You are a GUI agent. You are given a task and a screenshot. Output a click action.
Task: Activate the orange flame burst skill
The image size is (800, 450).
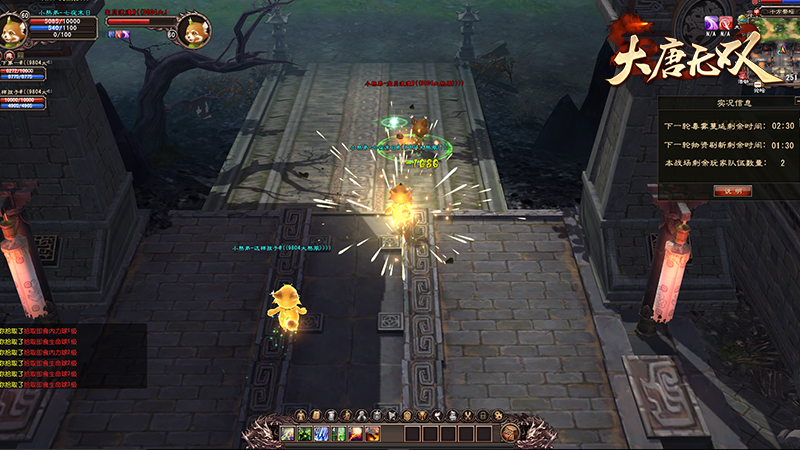coord(372,433)
